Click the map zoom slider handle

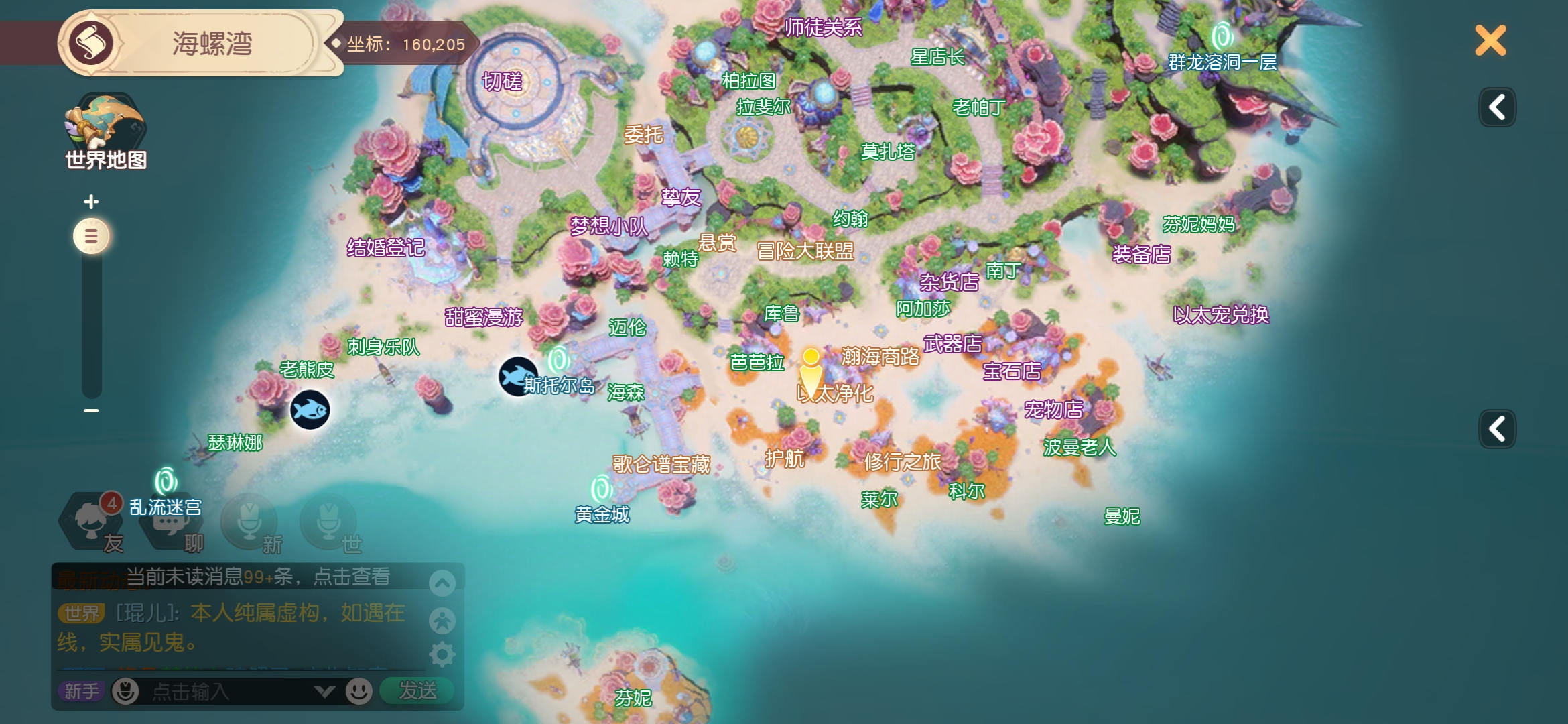[91, 236]
